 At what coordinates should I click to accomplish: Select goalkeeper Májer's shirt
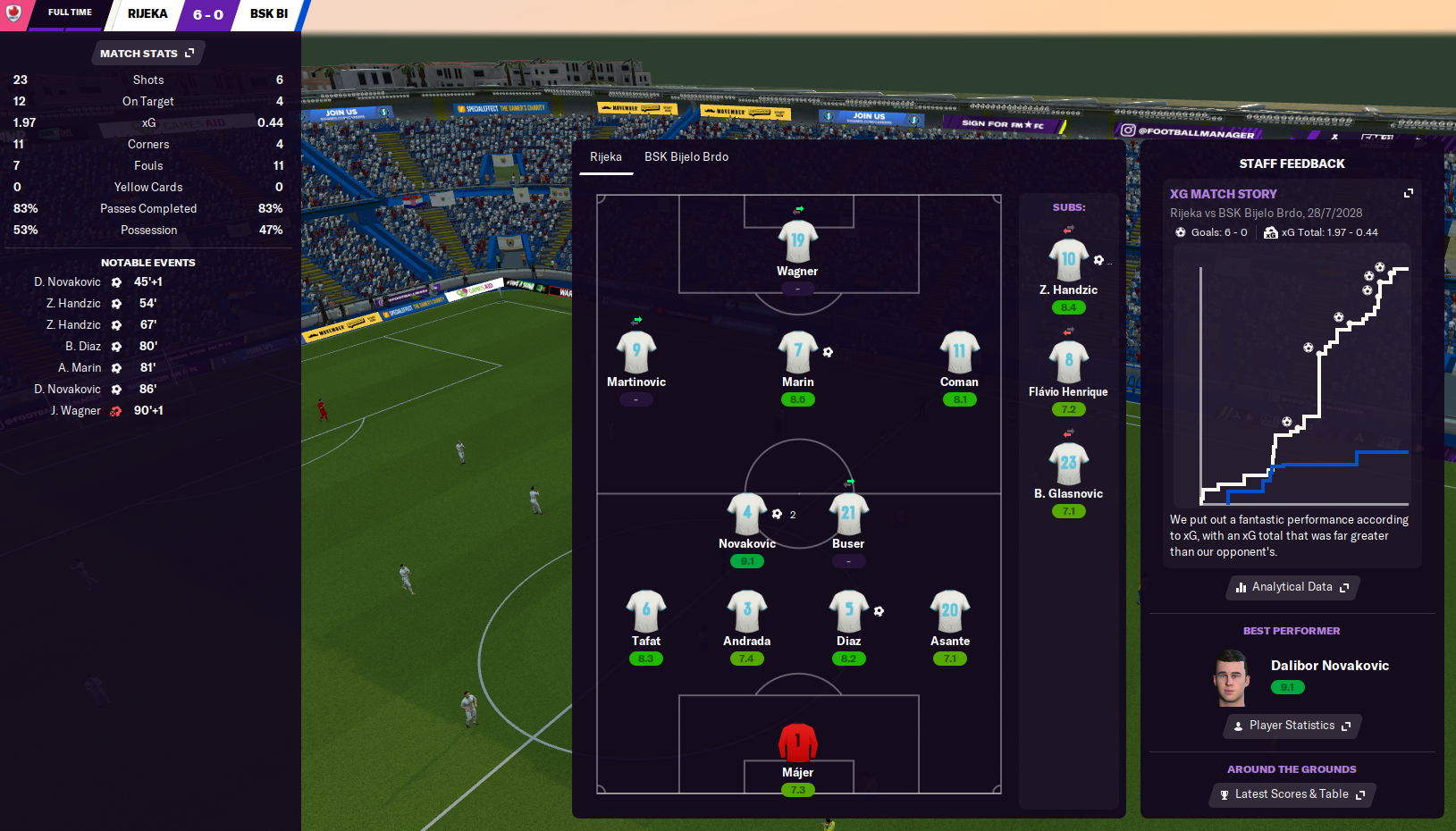coord(797,743)
